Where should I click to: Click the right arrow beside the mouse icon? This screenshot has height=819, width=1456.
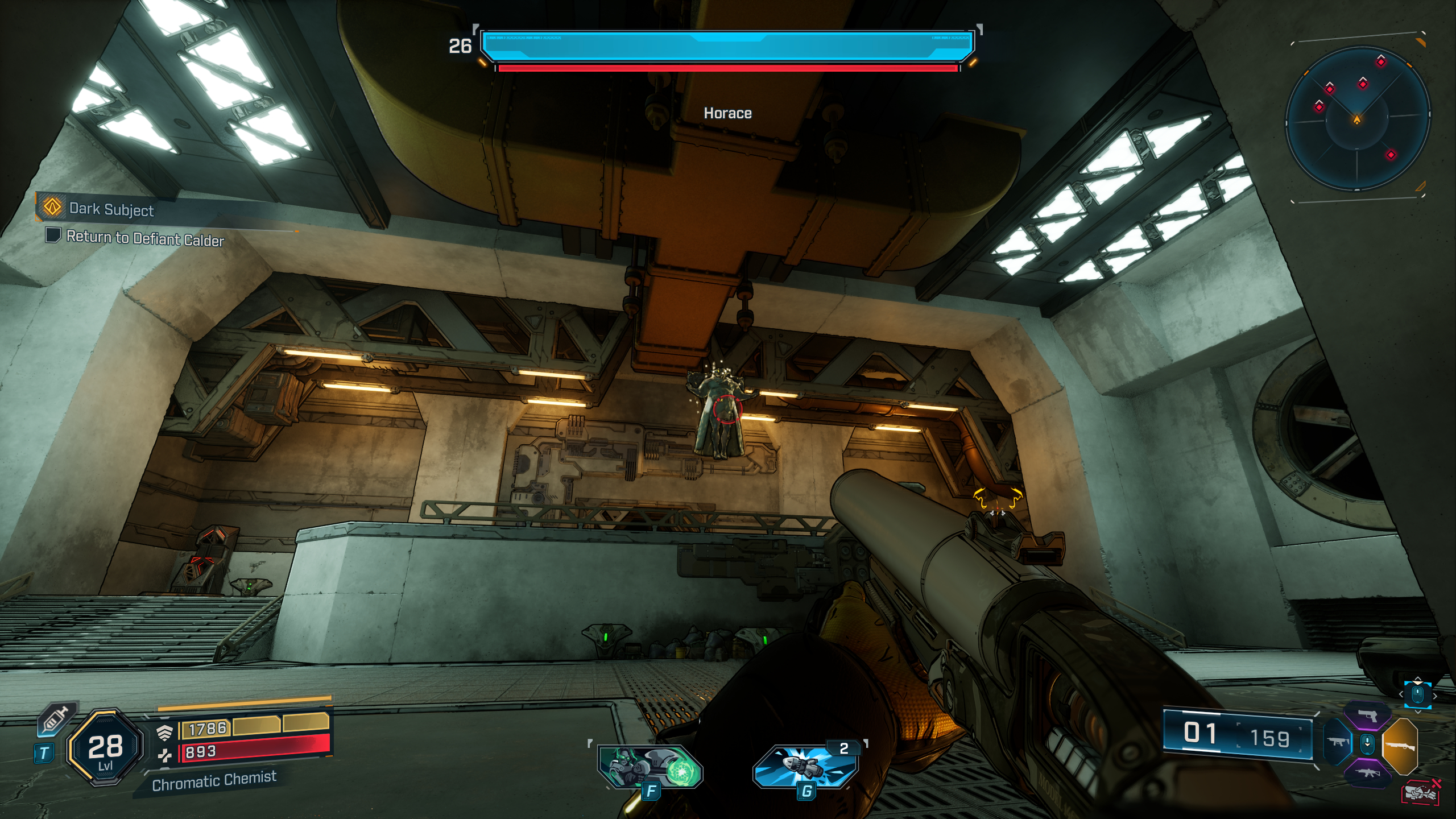pos(1436,696)
